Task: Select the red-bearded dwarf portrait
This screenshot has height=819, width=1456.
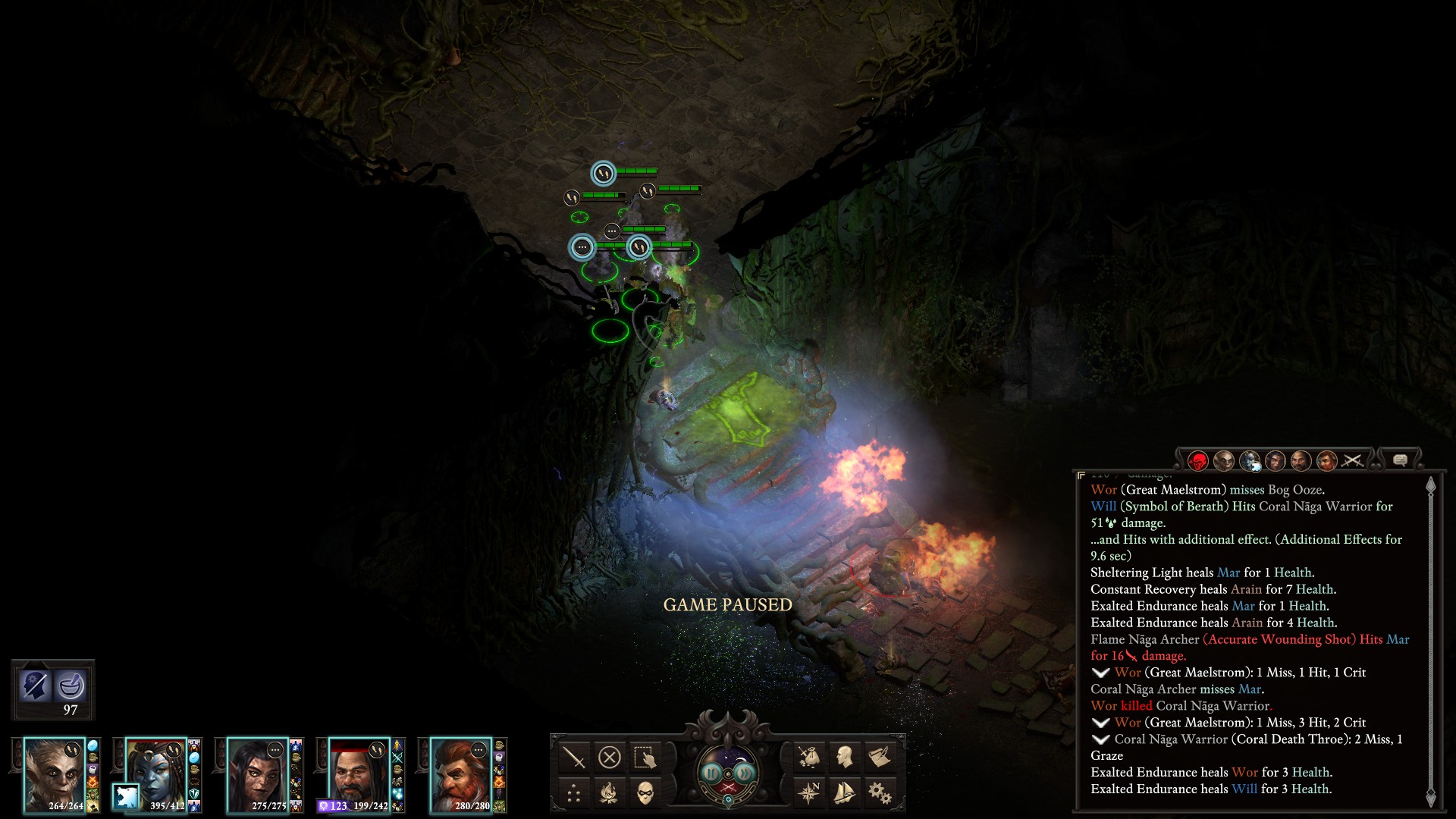Action: pos(461,773)
